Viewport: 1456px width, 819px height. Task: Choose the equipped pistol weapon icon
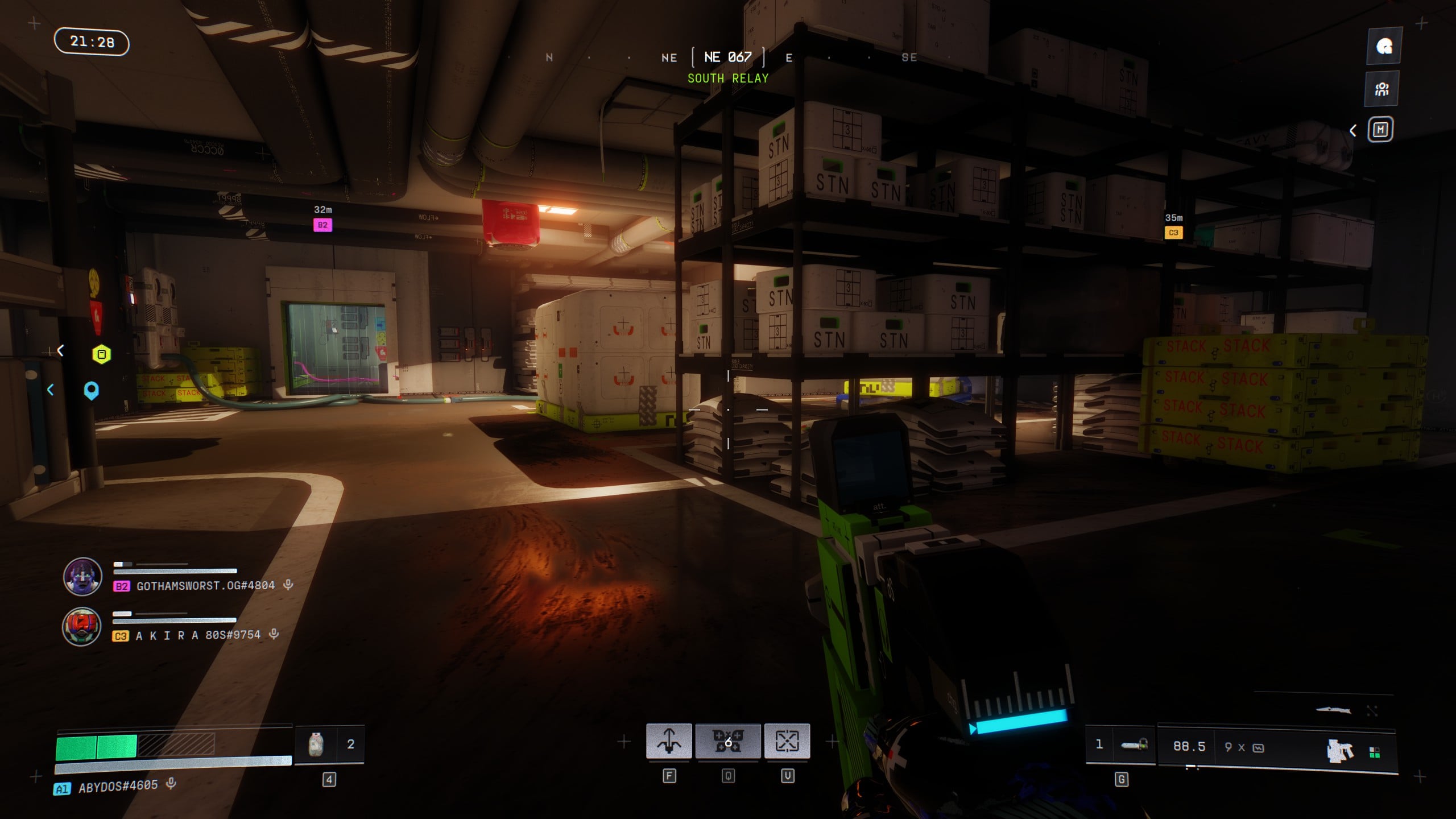1339,751
